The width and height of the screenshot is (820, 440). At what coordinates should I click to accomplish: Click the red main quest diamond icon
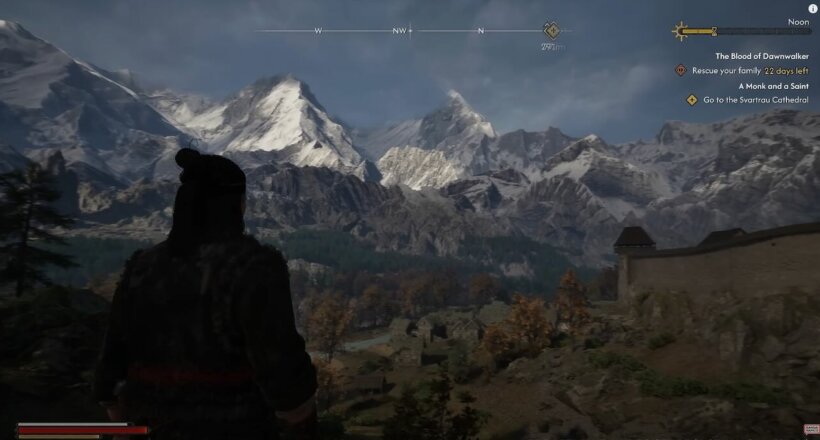point(681,71)
